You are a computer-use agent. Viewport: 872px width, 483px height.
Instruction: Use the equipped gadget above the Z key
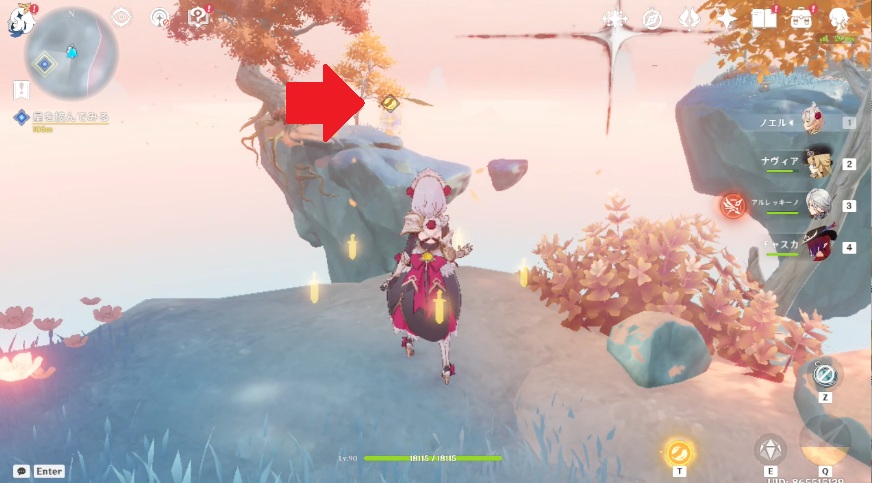[824, 375]
